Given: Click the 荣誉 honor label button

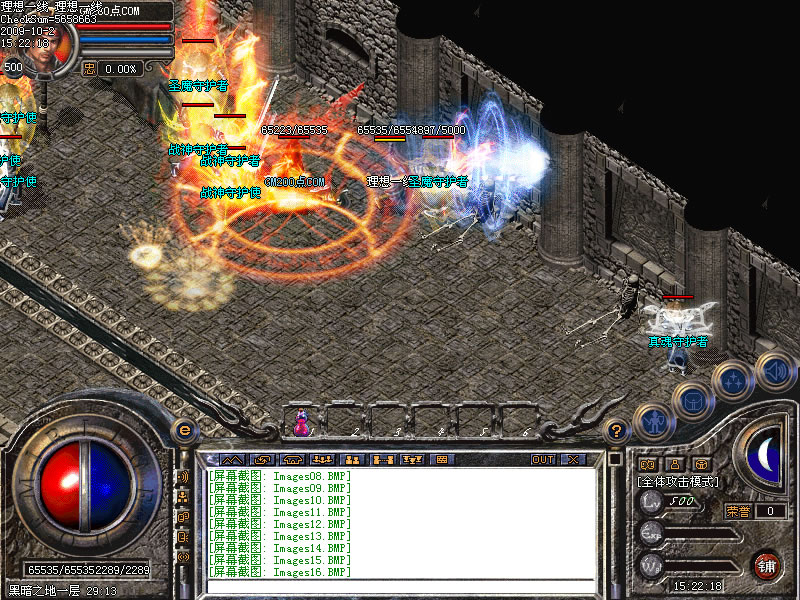Looking at the screenshot, I should click(738, 511).
